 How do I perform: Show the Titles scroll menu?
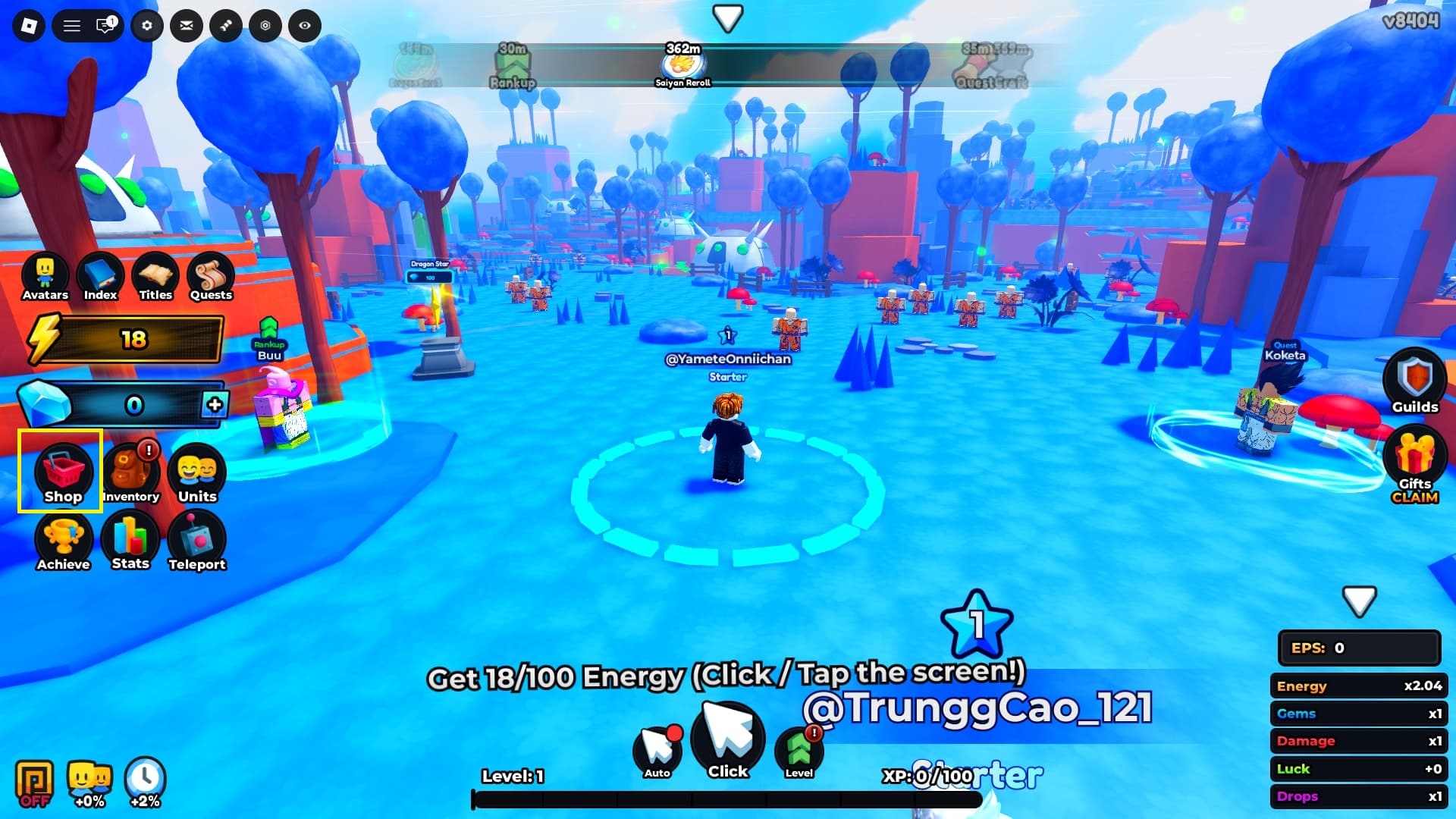click(155, 277)
